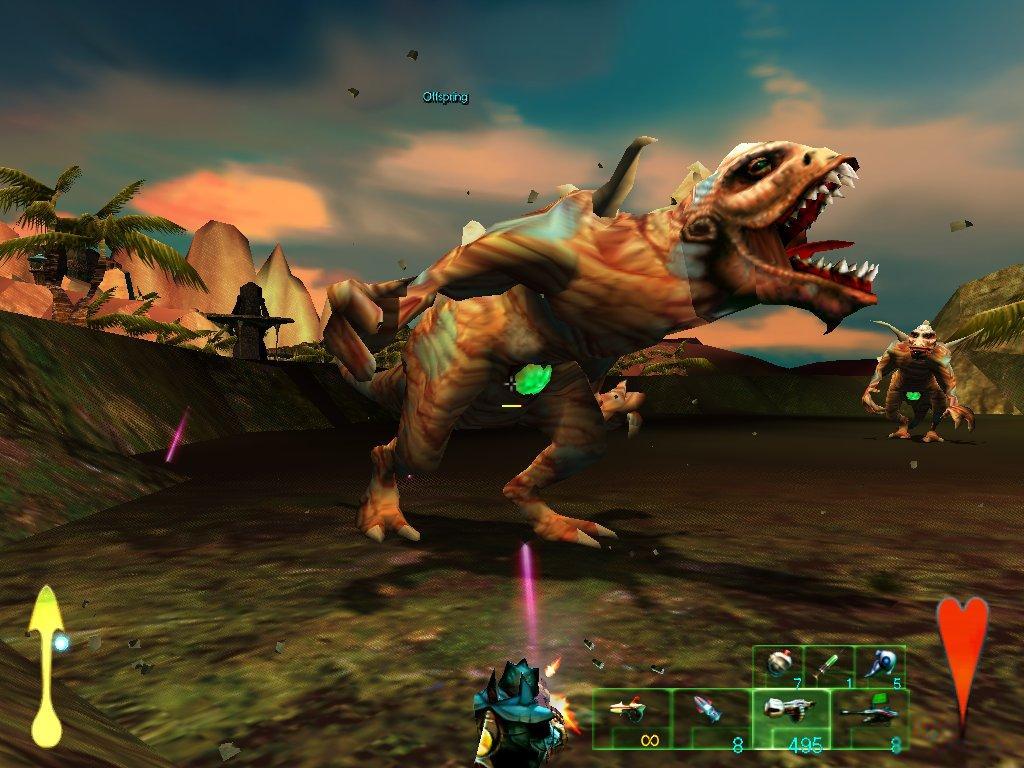Viewport: 1024px width, 768px height.
Task: Select the machine gun slot showing 495
Action: point(790,718)
